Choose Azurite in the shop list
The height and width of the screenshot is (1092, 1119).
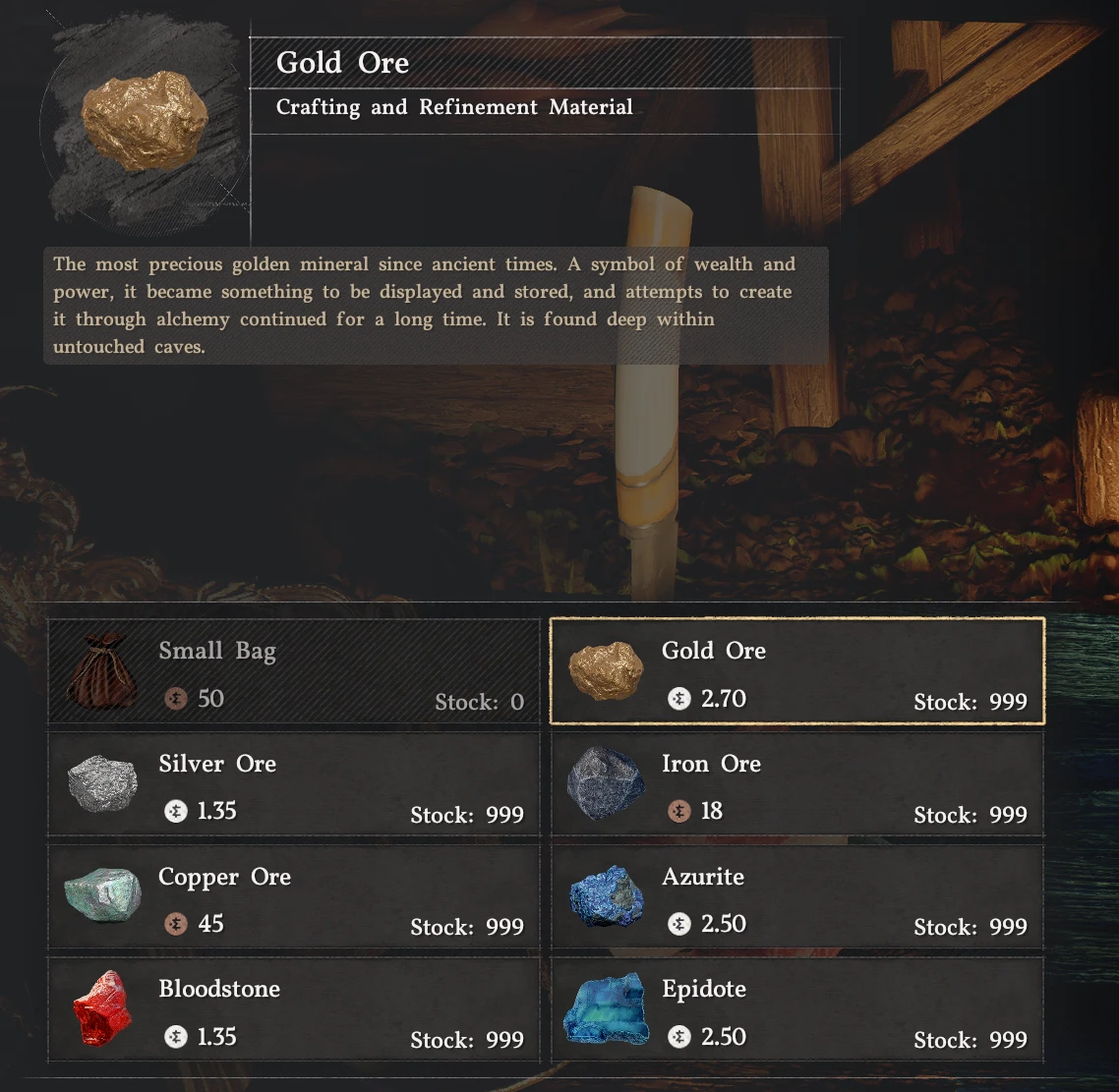pyautogui.click(x=796, y=898)
